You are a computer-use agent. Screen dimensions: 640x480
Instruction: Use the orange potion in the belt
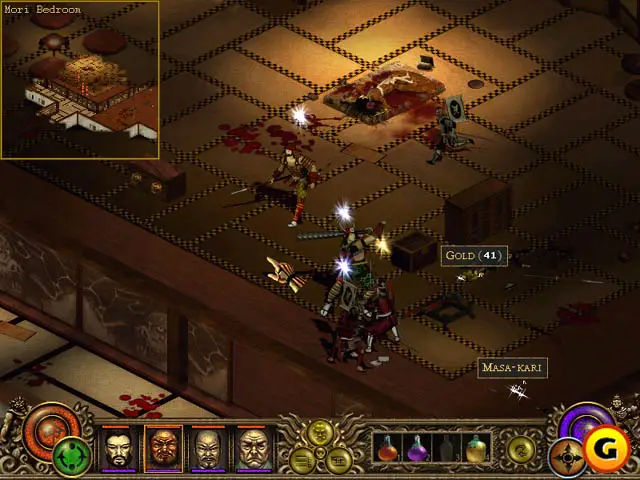[x=387, y=448]
